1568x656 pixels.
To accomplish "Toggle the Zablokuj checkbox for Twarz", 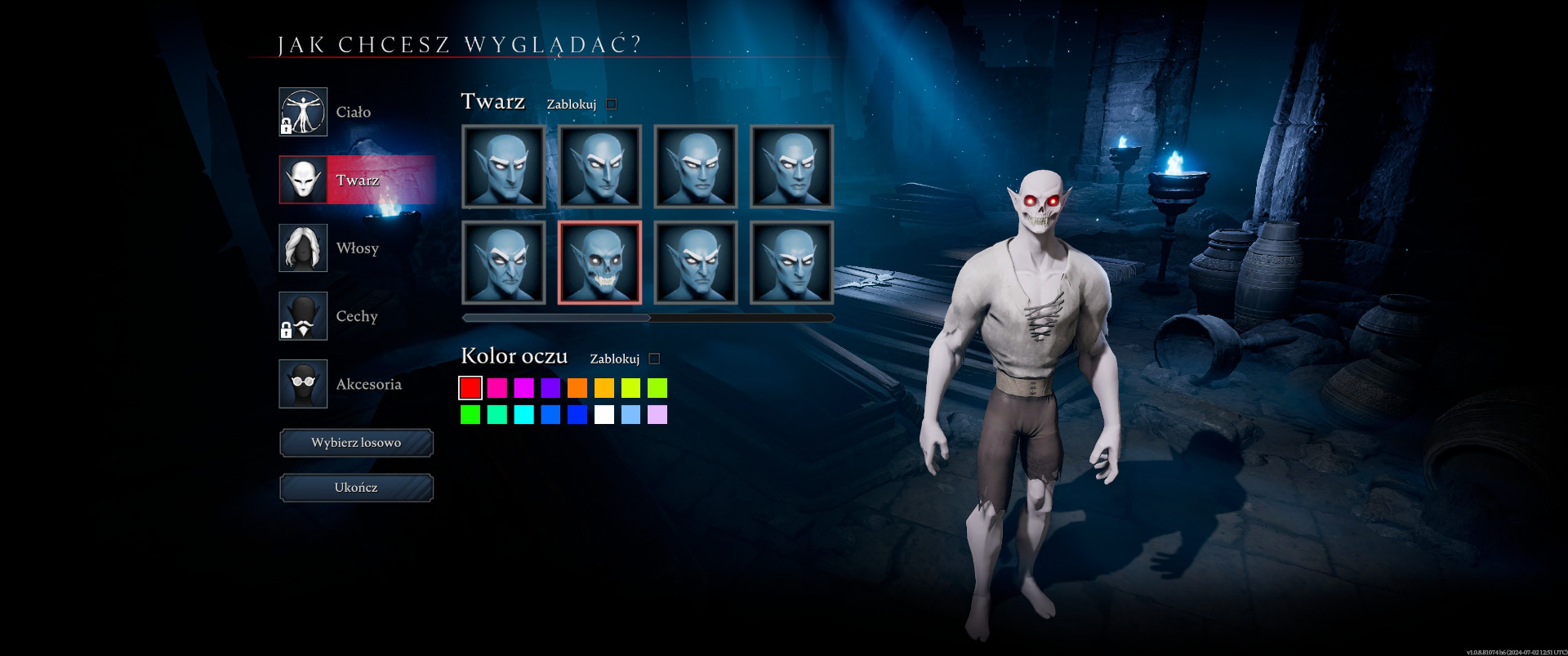I will 612,105.
